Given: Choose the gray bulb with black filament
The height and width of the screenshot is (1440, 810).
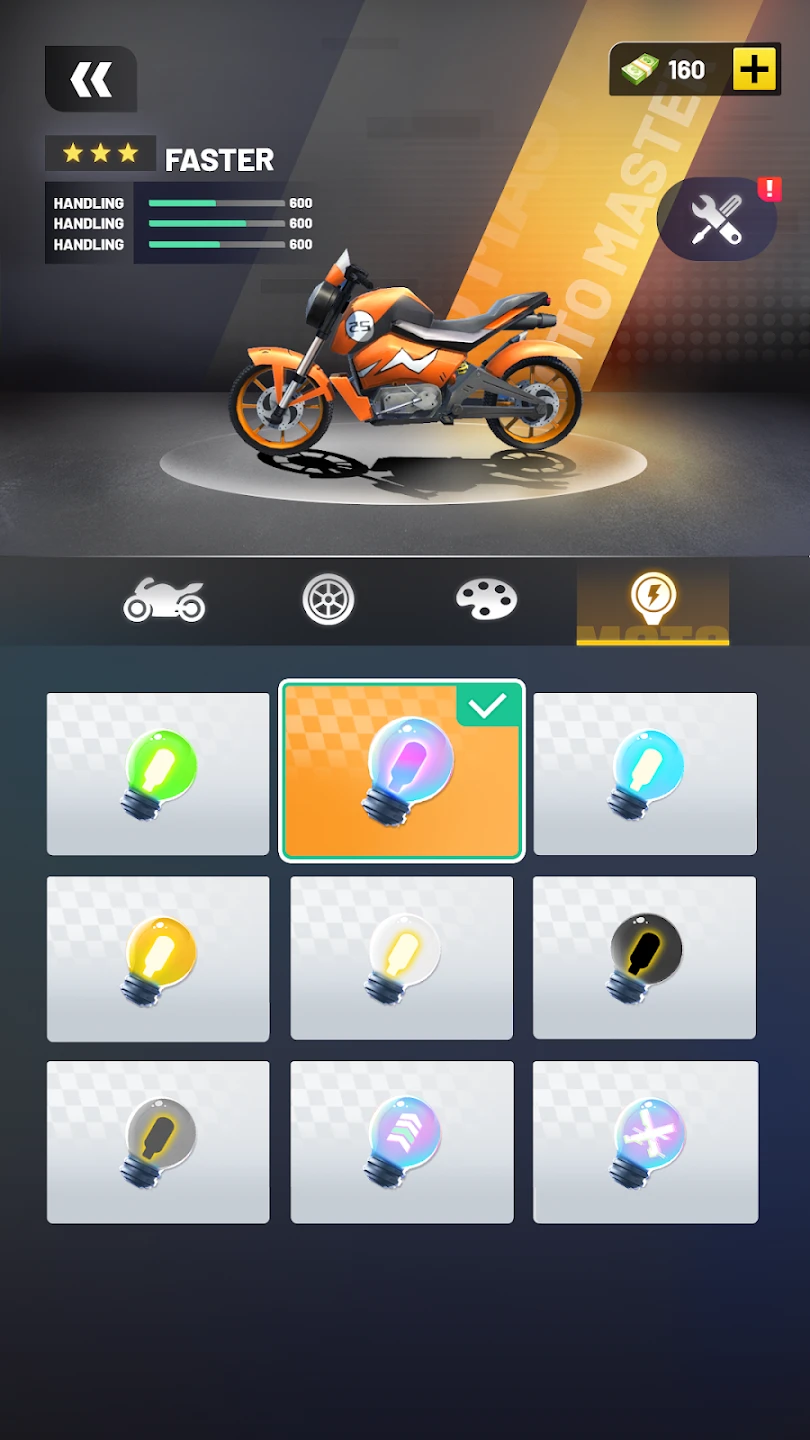Looking at the screenshot, I should tap(158, 1142).
